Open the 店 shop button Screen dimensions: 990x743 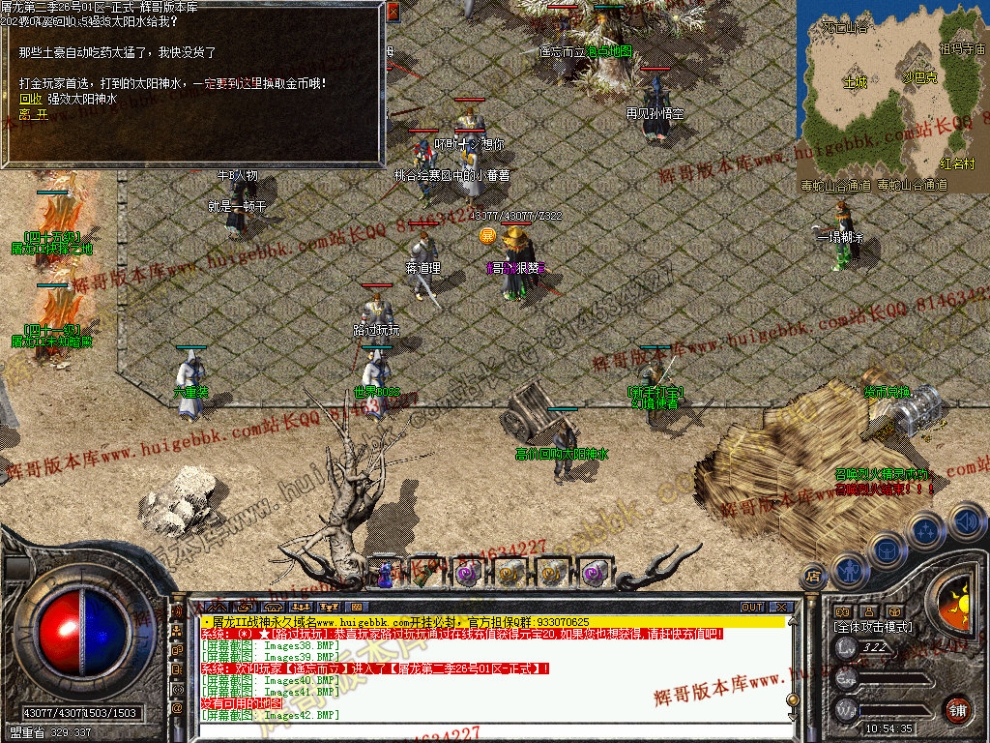[x=813, y=576]
